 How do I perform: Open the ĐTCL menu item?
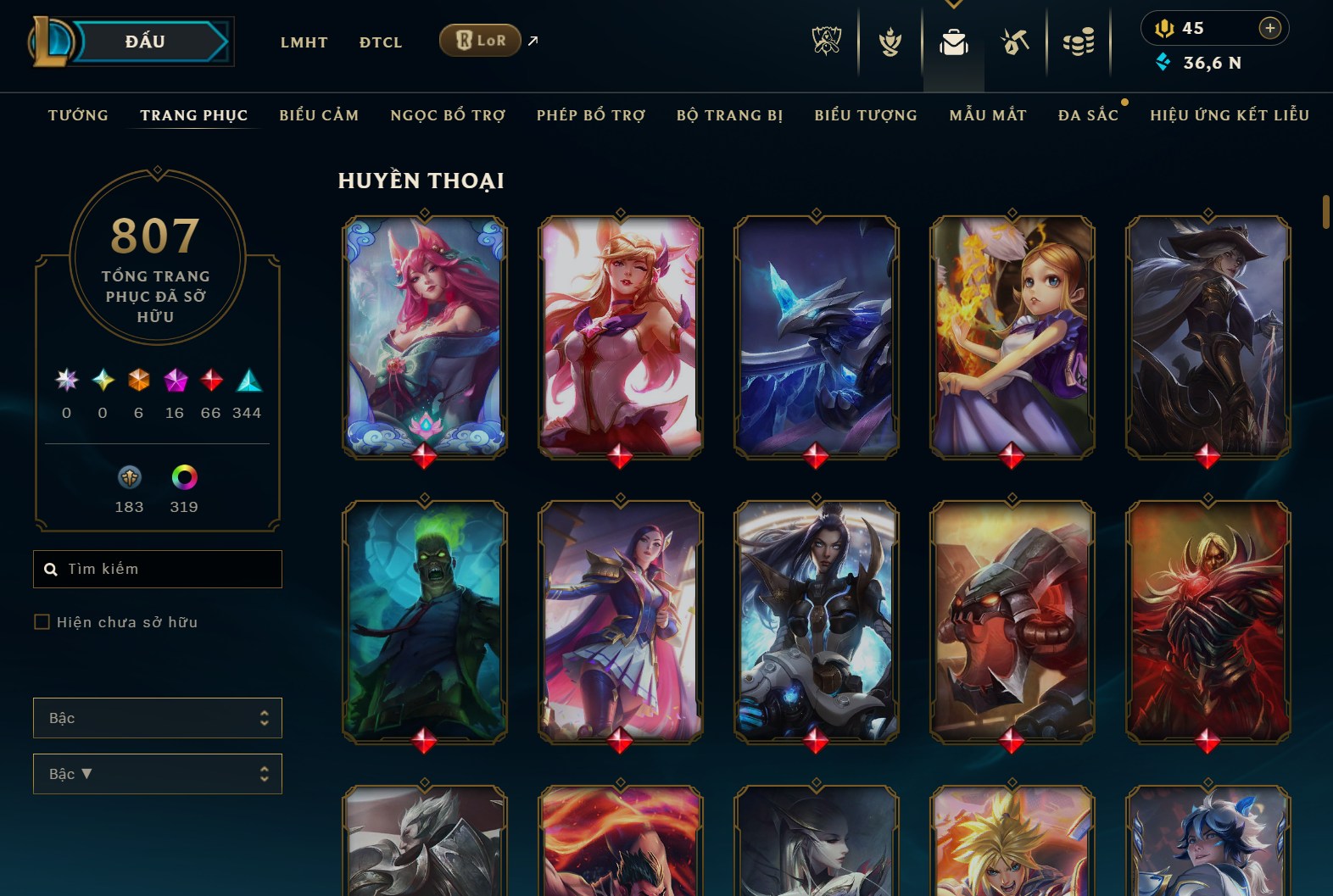pyautogui.click(x=380, y=42)
